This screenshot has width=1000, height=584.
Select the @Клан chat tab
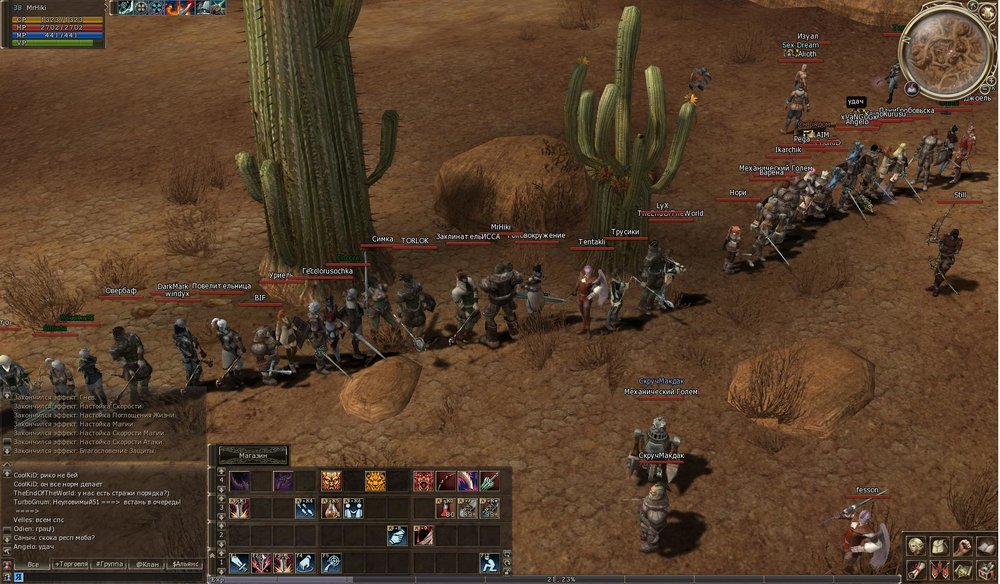pyautogui.click(x=148, y=565)
